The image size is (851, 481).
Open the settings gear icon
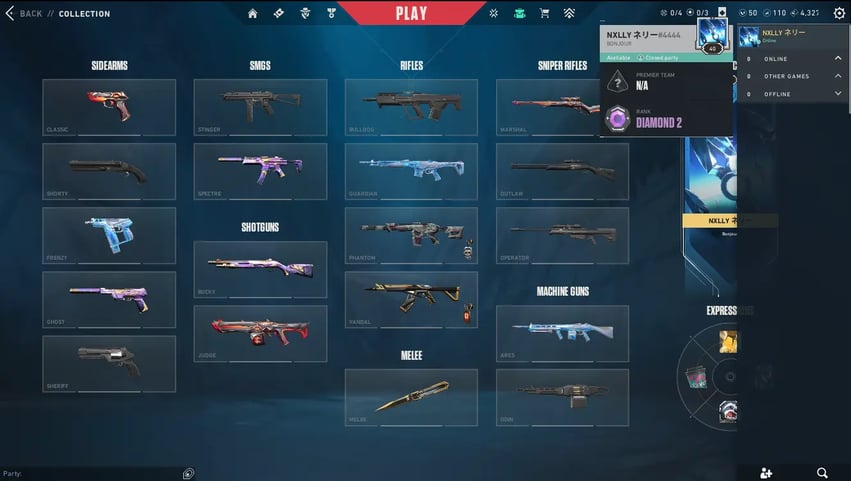coord(838,14)
